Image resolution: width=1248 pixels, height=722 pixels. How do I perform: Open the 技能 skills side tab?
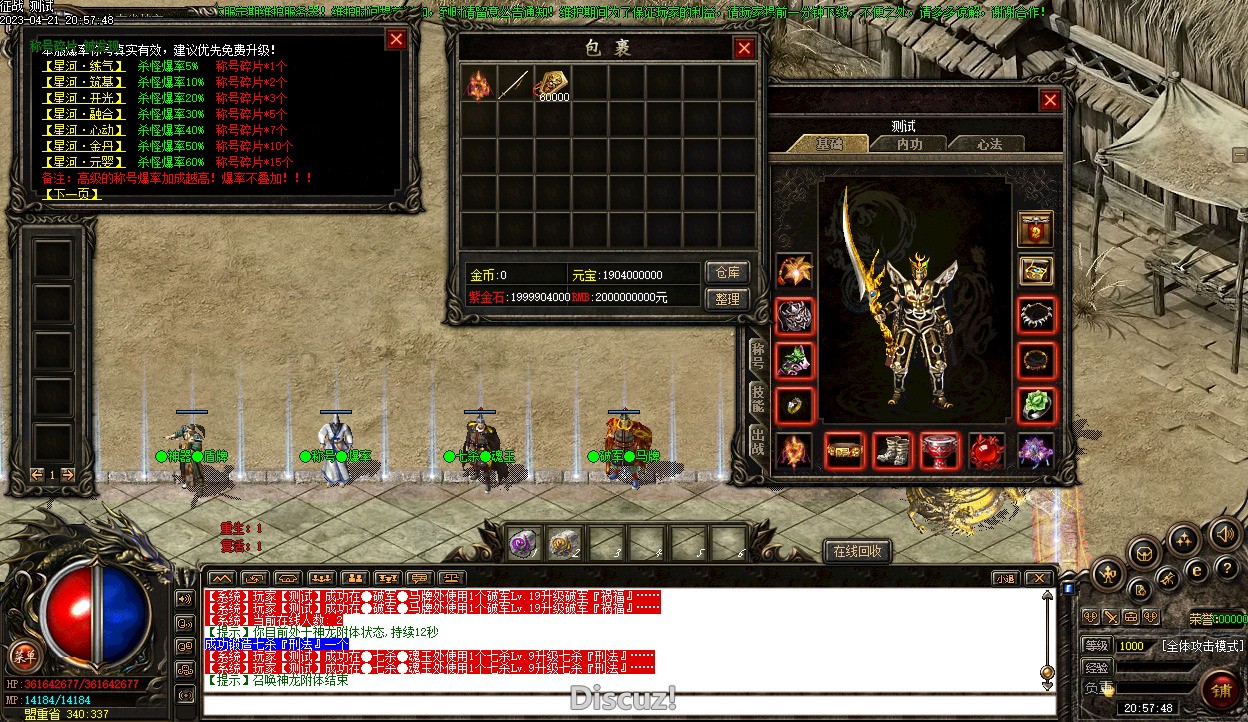pyautogui.click(x=758, y=398)
